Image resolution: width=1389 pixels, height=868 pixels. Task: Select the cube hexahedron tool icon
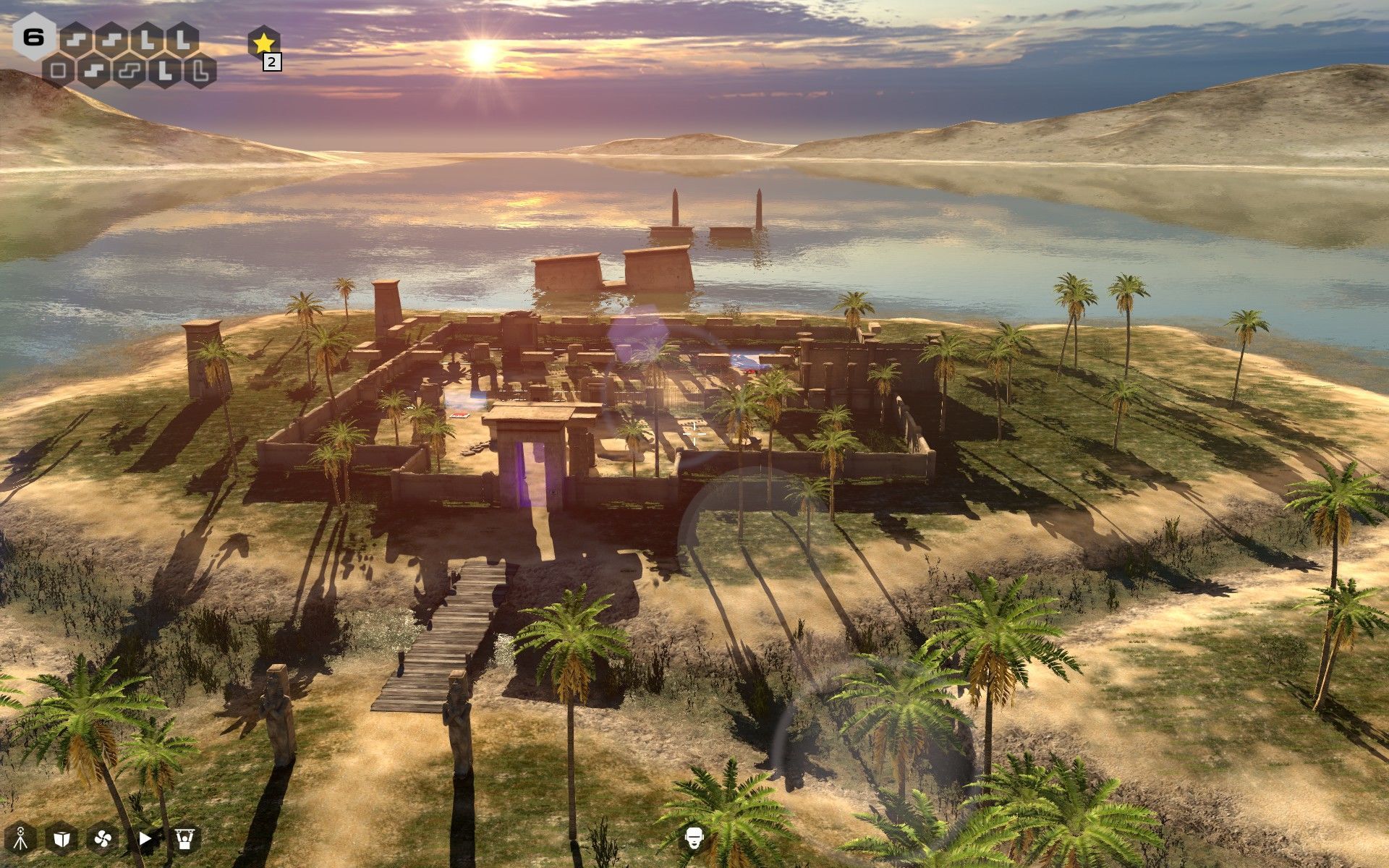click(62, 838)
